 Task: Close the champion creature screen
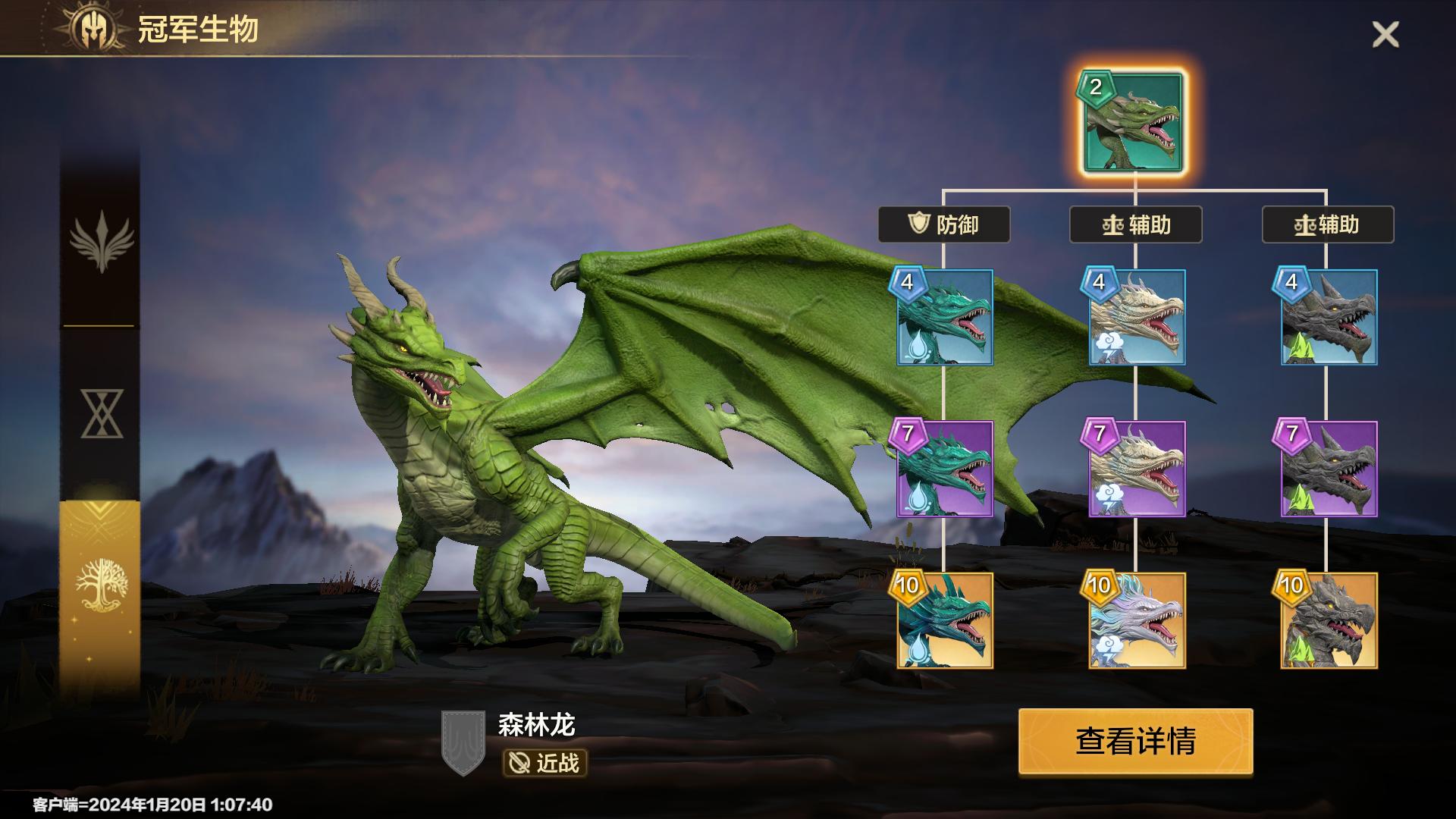click(x=1385, y=35)
